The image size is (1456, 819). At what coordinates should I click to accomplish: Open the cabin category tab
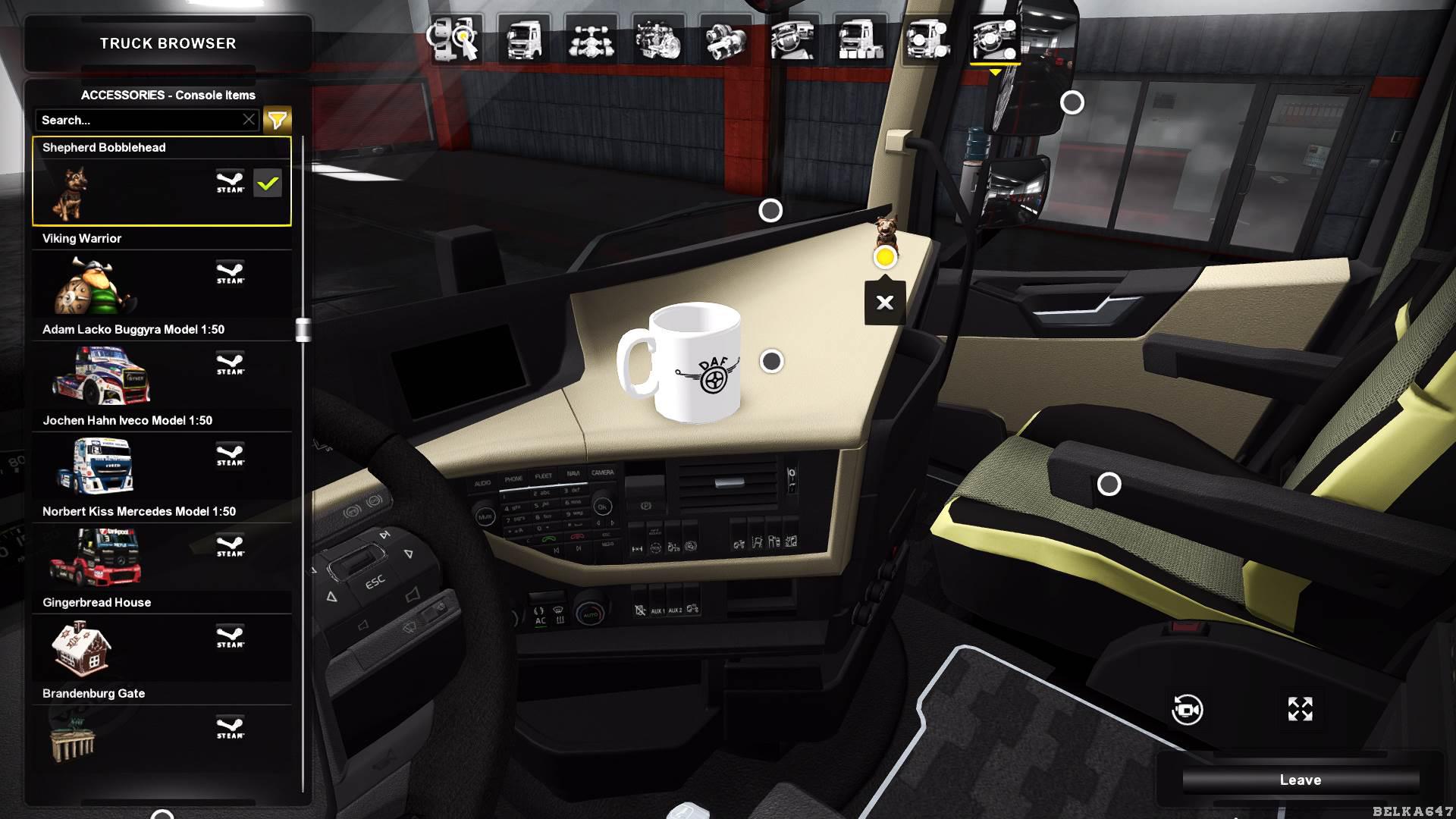(x=523, y=39)
